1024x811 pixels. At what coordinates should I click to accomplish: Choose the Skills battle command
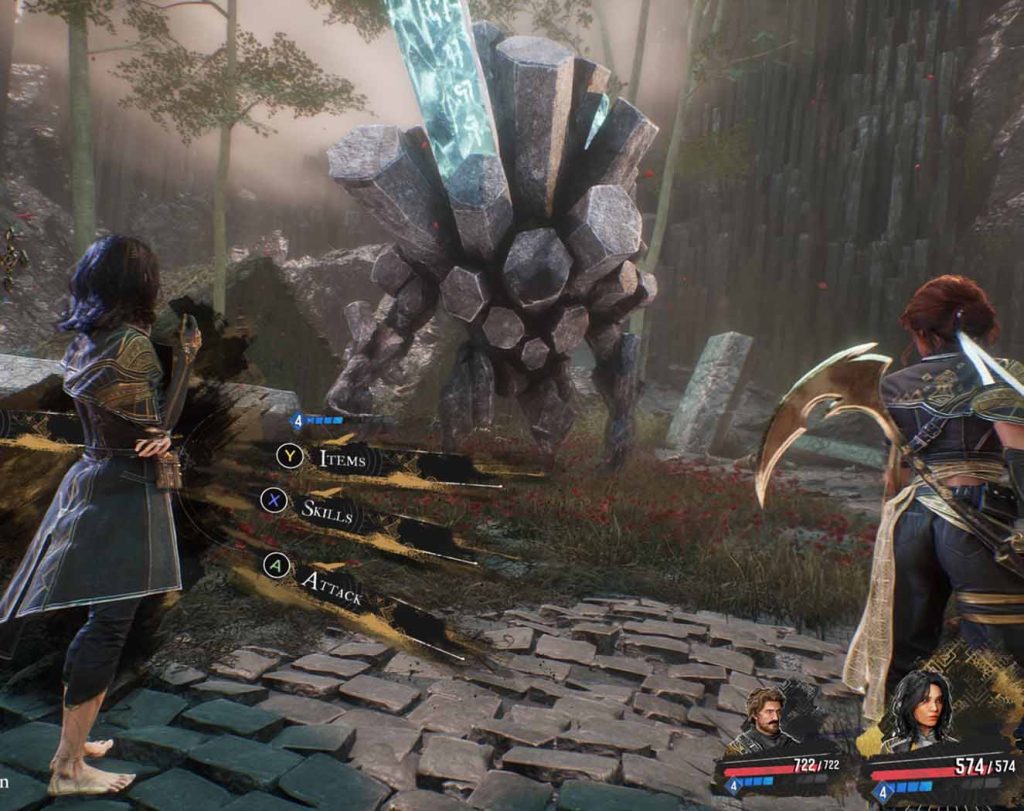(327, 510)
